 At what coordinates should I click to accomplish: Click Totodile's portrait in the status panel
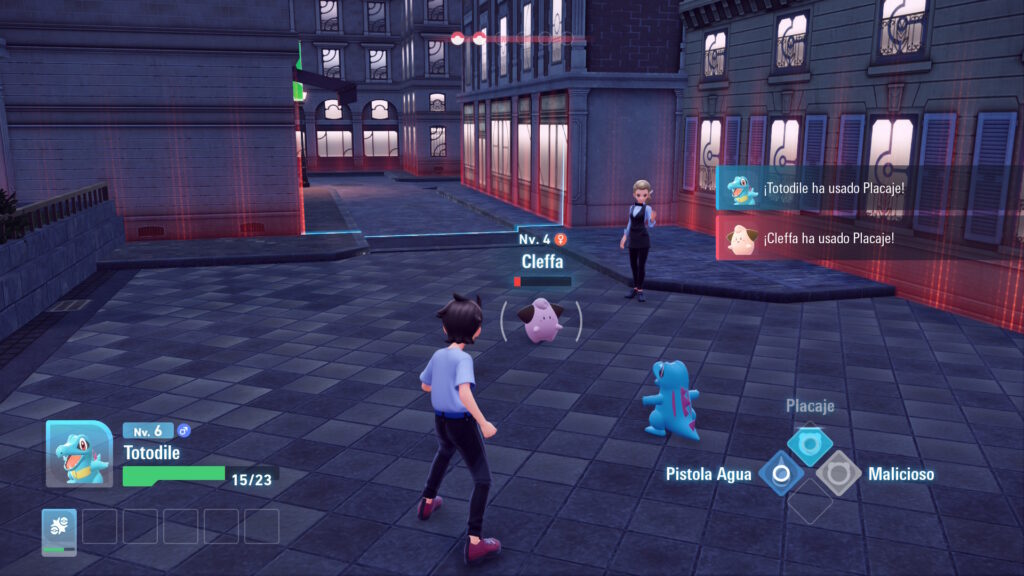(x=79, y=453)
